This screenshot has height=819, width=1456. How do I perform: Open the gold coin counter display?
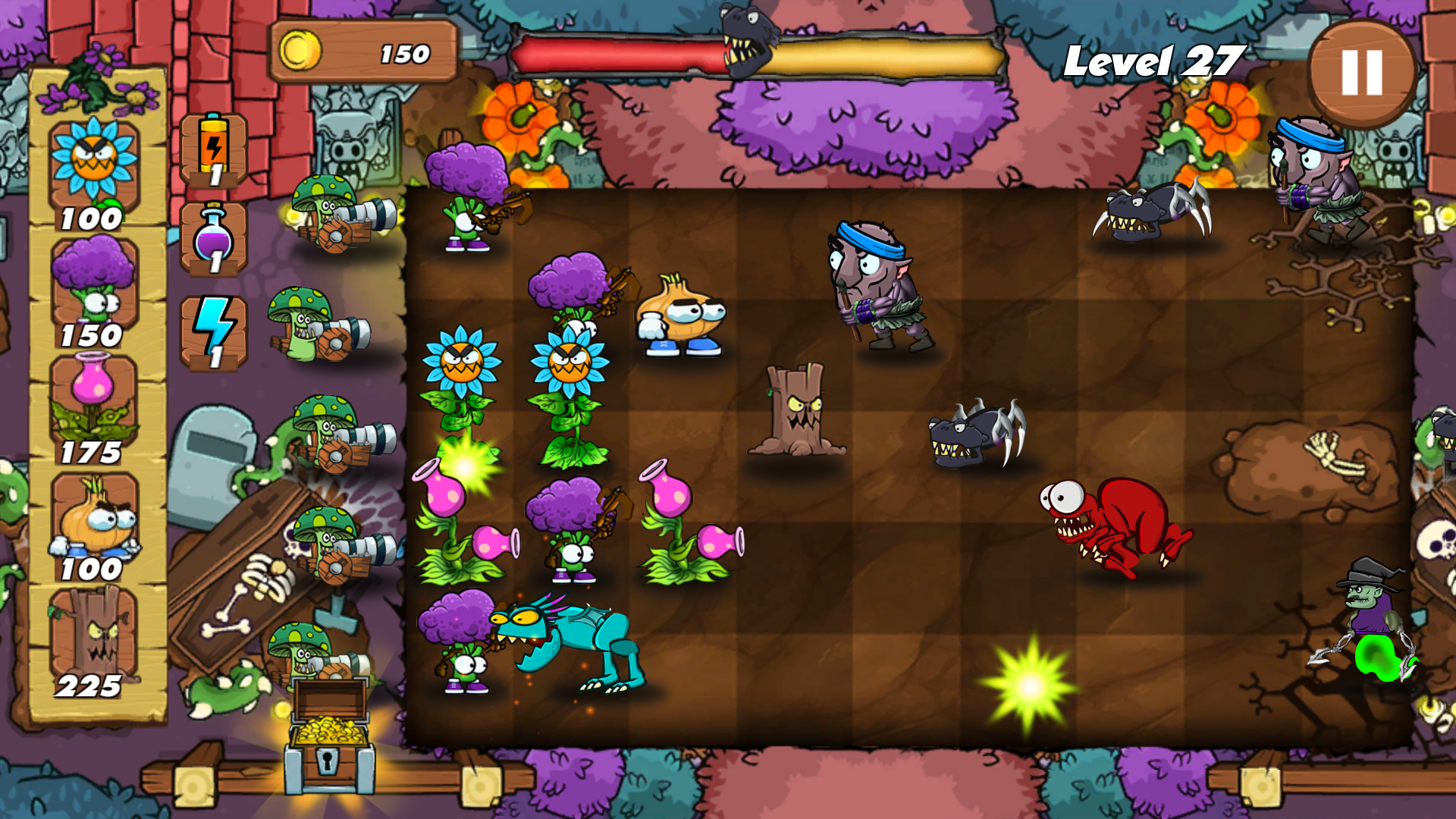(364, 53)
